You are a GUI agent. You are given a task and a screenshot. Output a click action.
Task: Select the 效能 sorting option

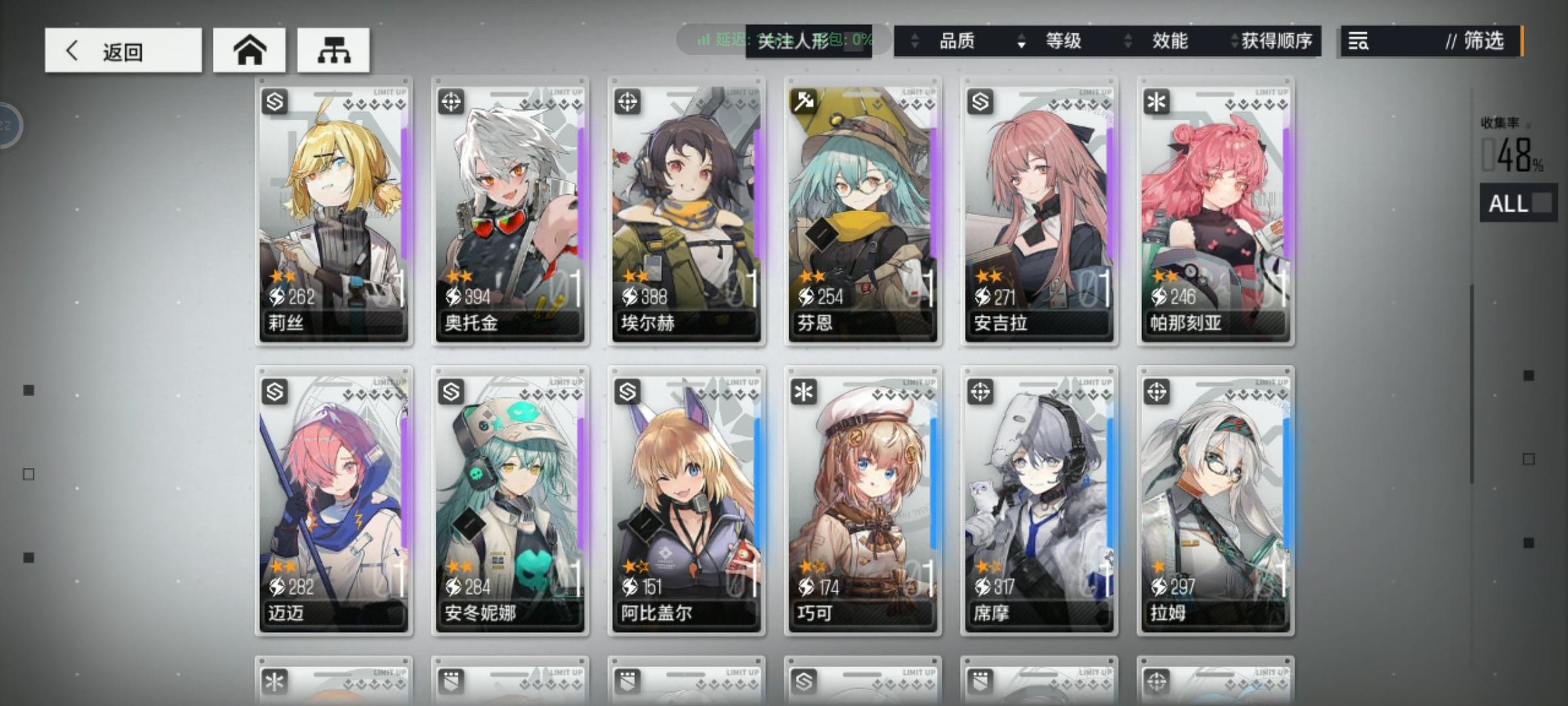coord(1170,41)
